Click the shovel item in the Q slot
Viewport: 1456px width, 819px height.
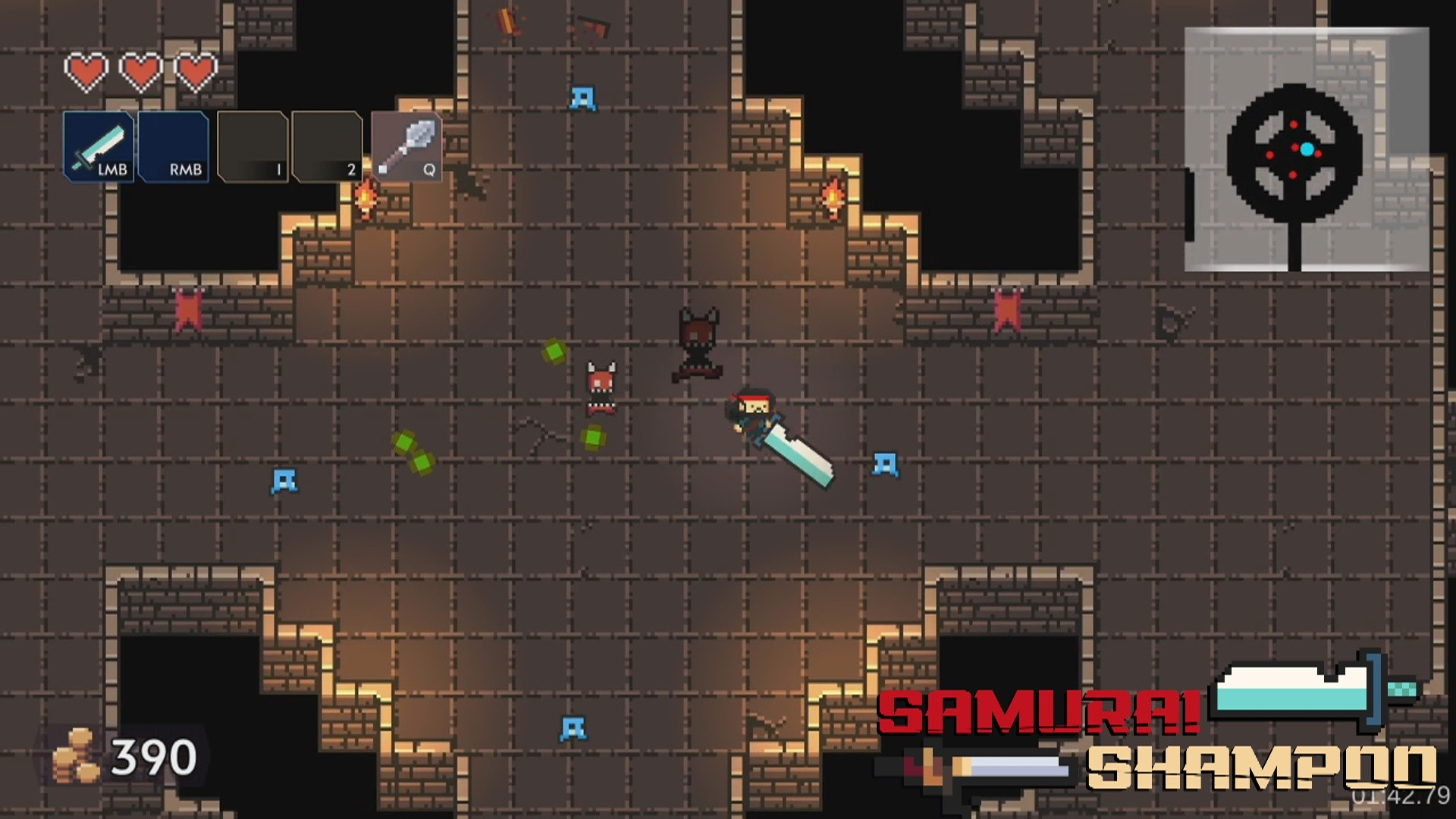(405, 146)
